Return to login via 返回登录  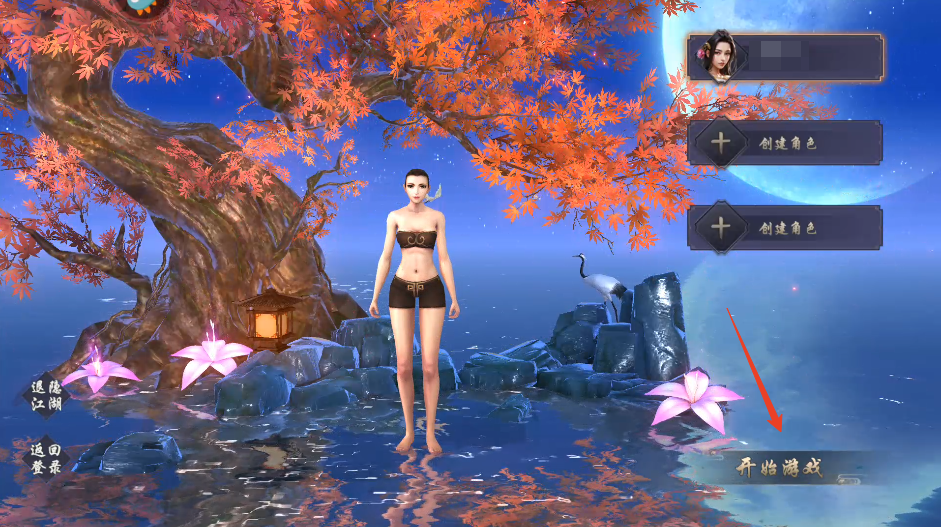click(45, 458)
